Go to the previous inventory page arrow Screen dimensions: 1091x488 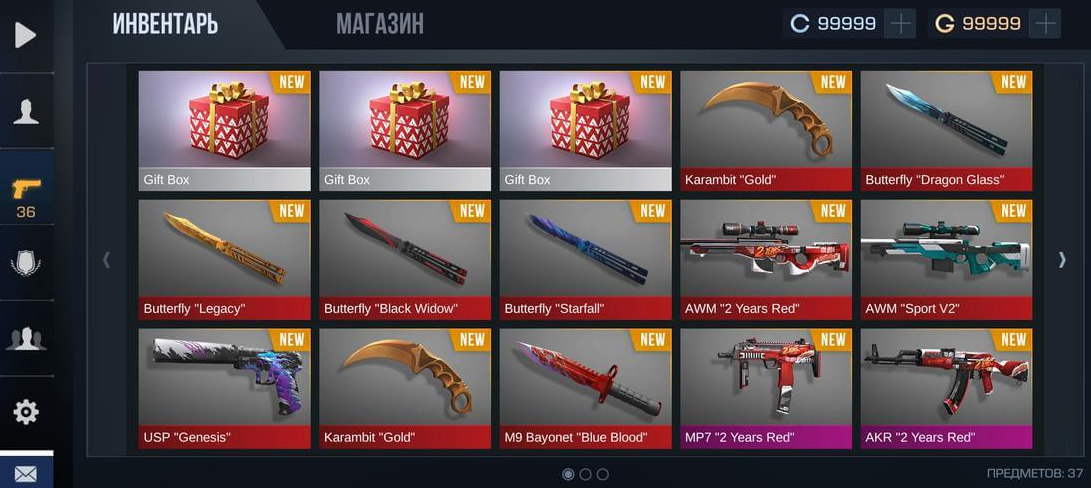(107, 260)
